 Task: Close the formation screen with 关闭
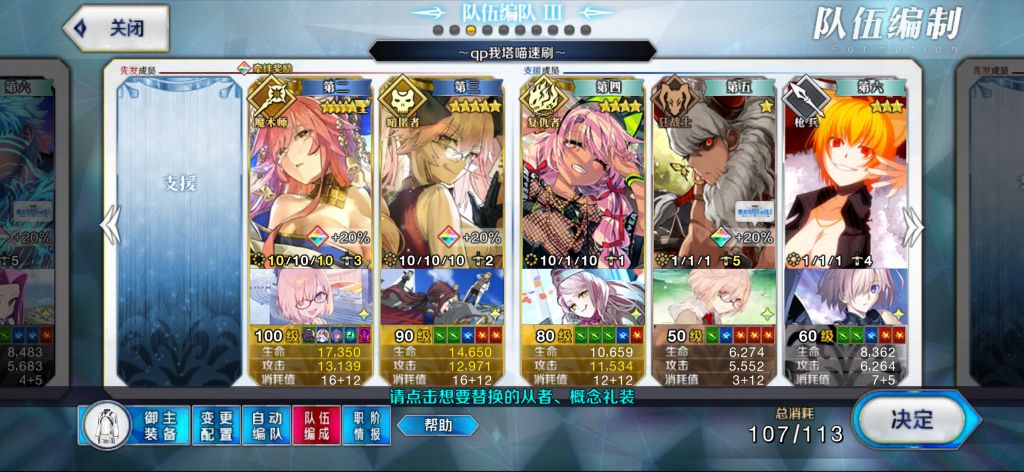[115, 28]
